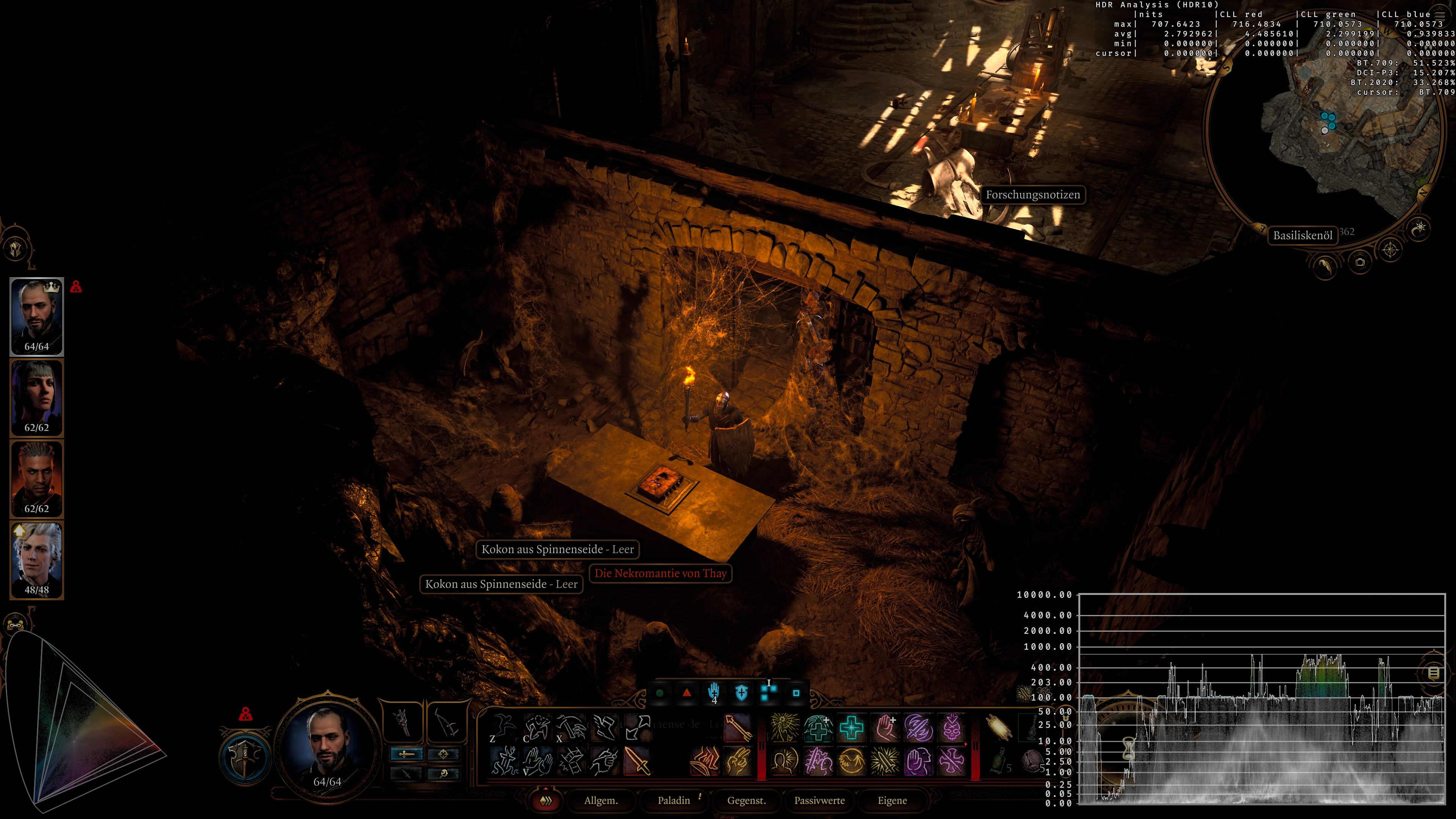Use the glowing scroll item in hotbar

tap(998, 728)
